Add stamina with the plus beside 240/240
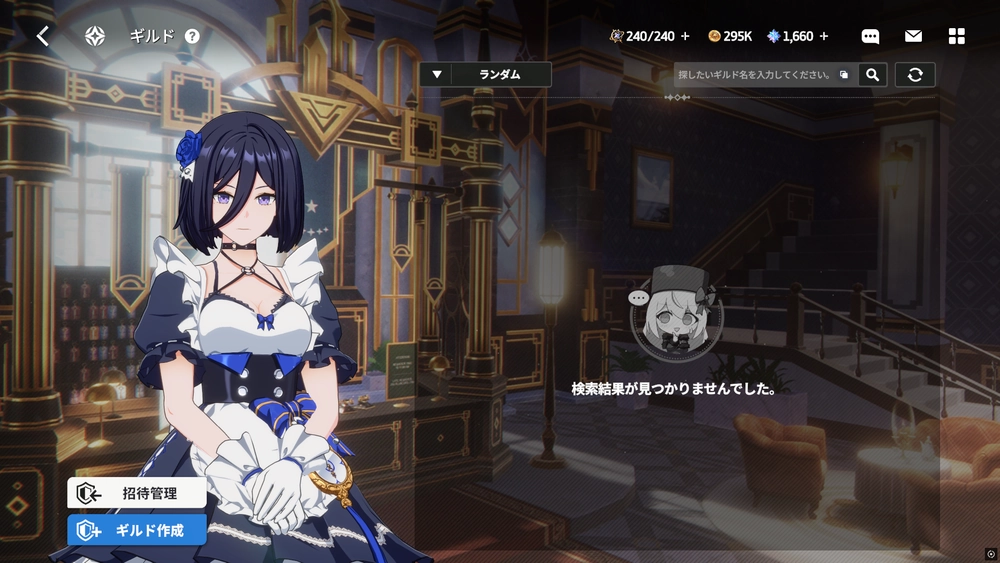 pyautogui.click(x=685, y=36)
